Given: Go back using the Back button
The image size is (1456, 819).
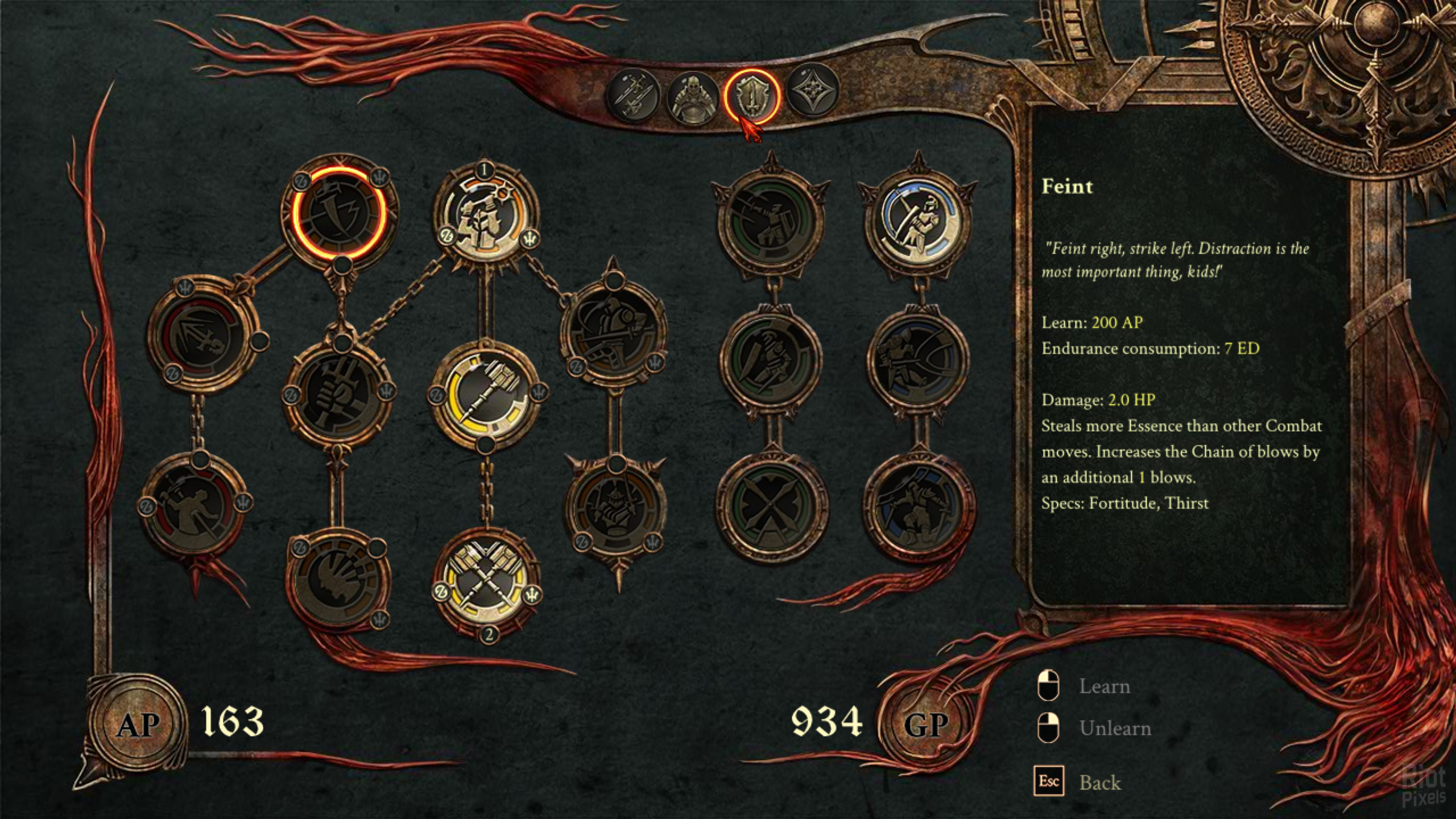Looking at the screenshot, I should (x=1099, y=783).
